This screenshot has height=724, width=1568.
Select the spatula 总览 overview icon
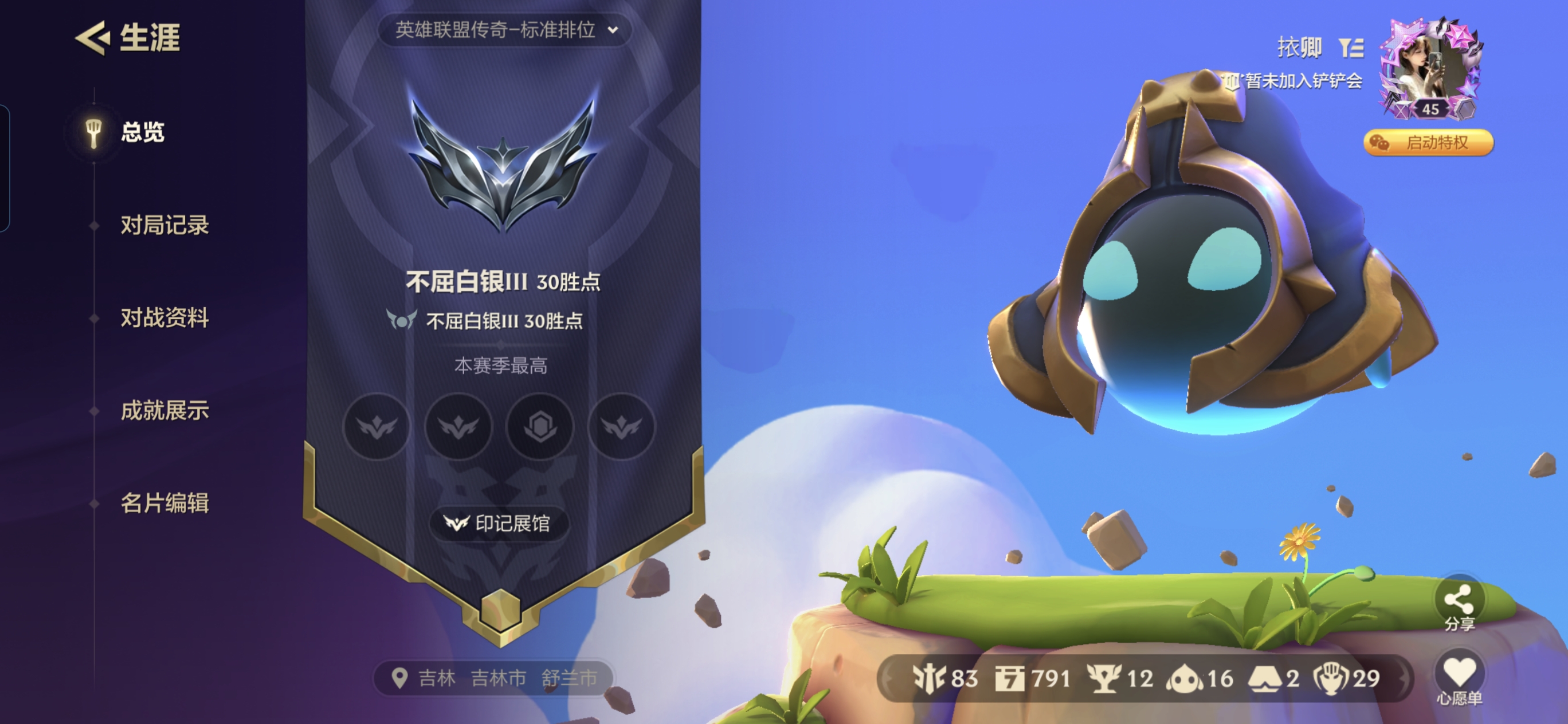[x=92, y=130]
